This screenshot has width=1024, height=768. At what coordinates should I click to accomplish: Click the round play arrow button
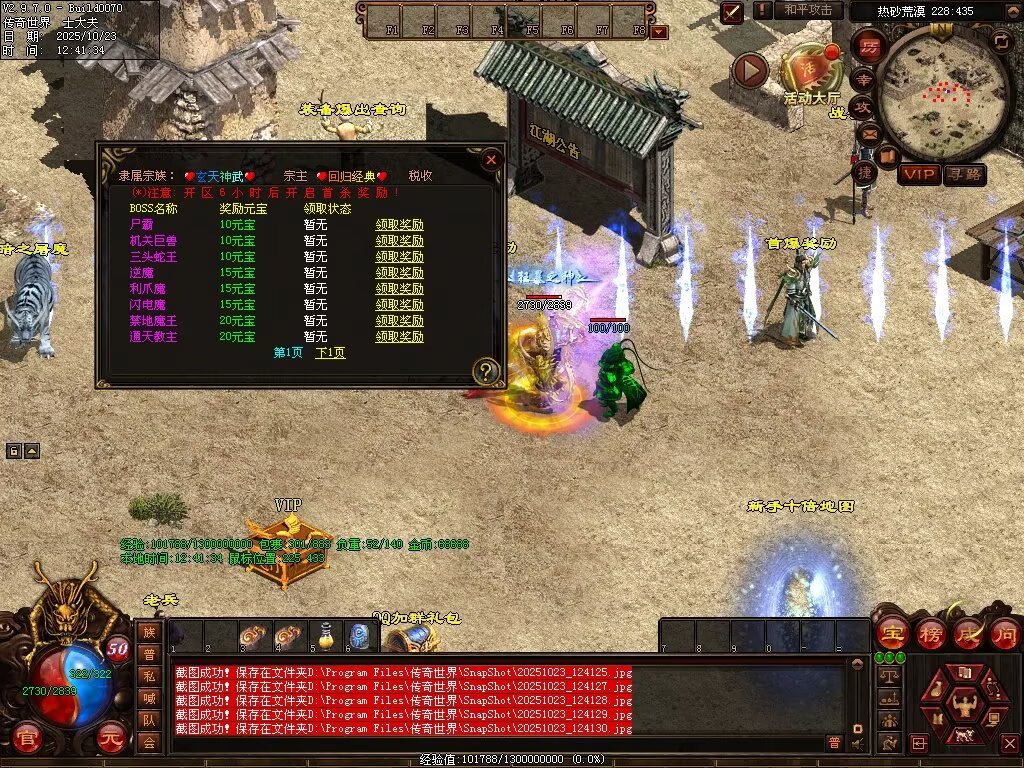(x=750, y=70)
